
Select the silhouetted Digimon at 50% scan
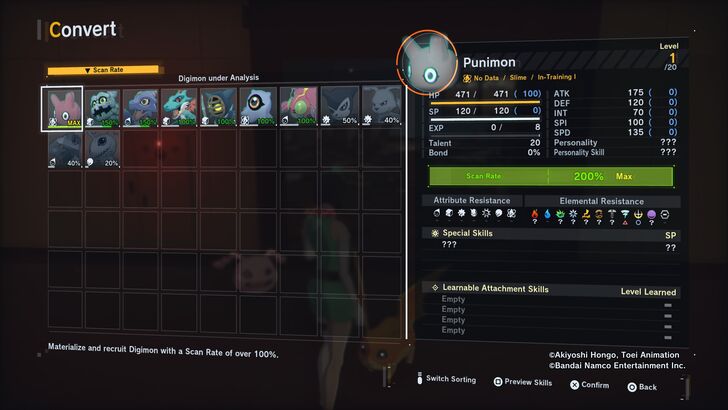pyautogui.click(x=338, y=107)
